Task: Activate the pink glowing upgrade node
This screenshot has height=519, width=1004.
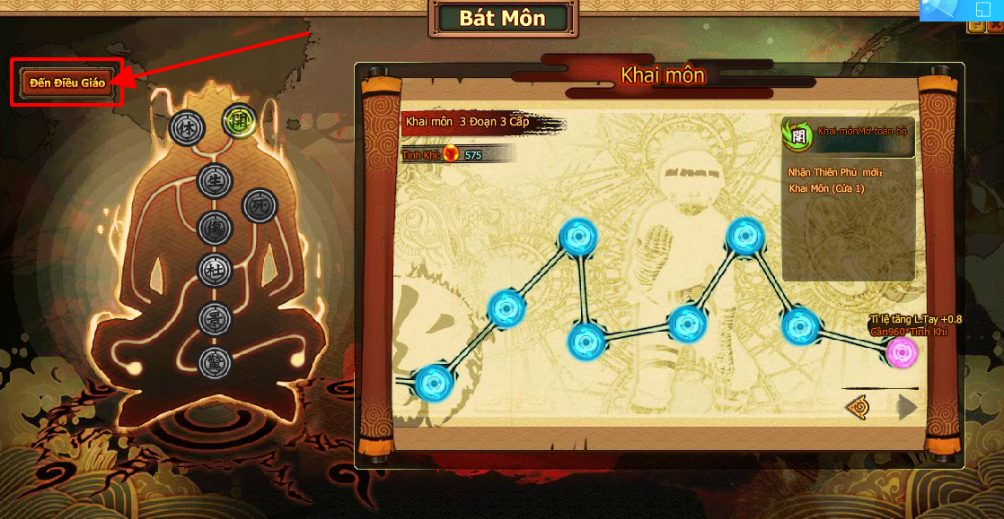Action: tap(902, 353)
